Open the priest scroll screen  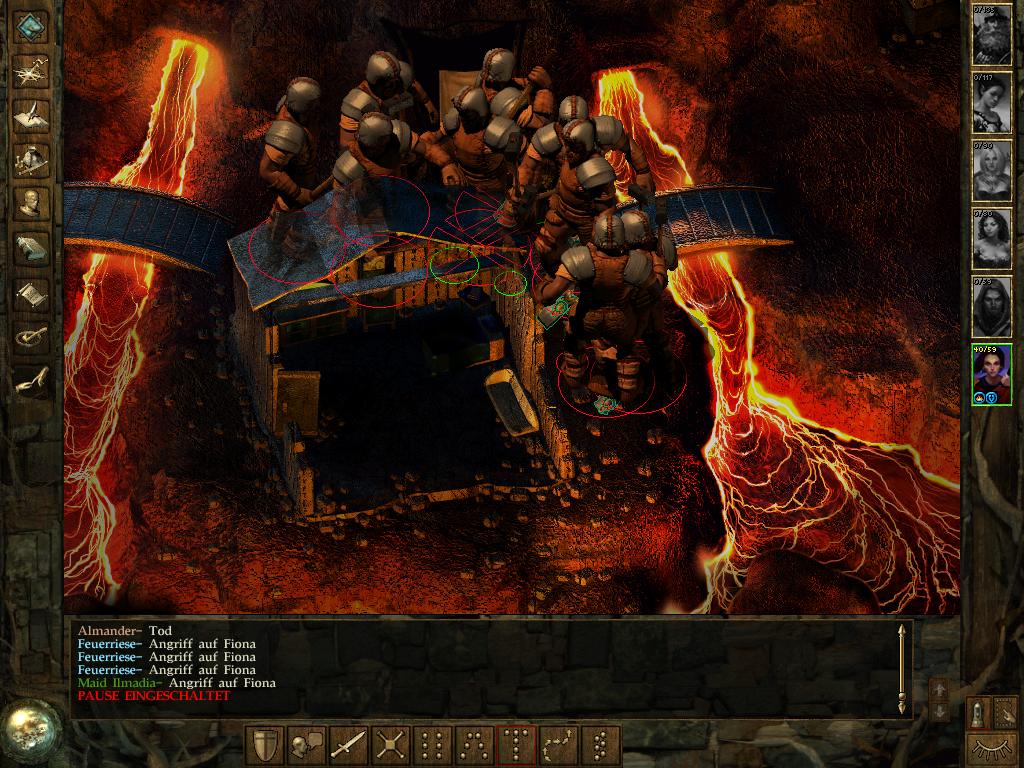coord(32,293)
